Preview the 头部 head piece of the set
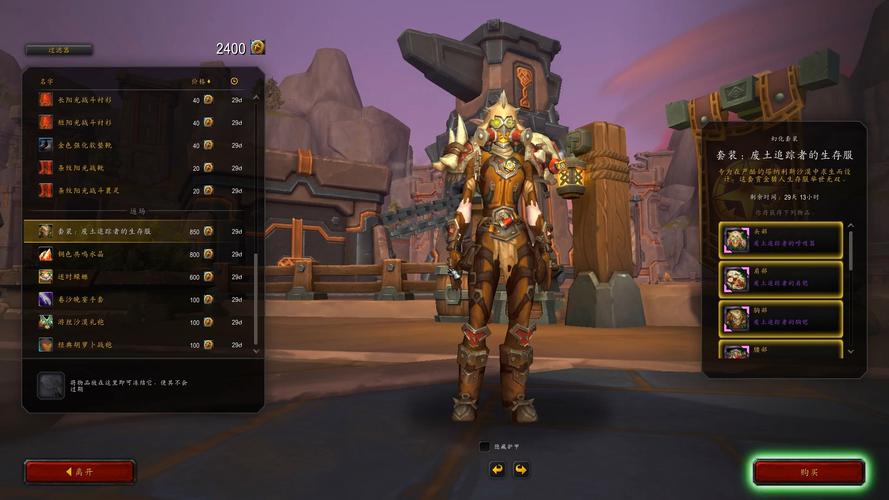Viewport: 889px width, 500px height. [x=781, y=241]
